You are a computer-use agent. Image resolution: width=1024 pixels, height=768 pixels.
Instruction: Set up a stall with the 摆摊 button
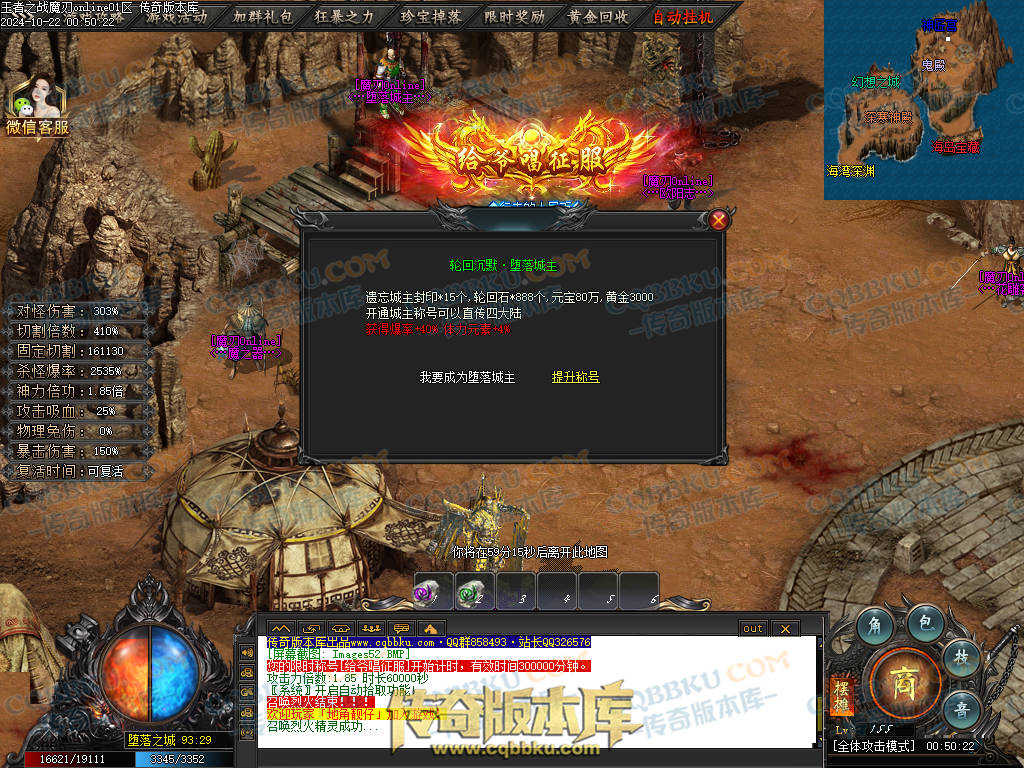[841, 695]
